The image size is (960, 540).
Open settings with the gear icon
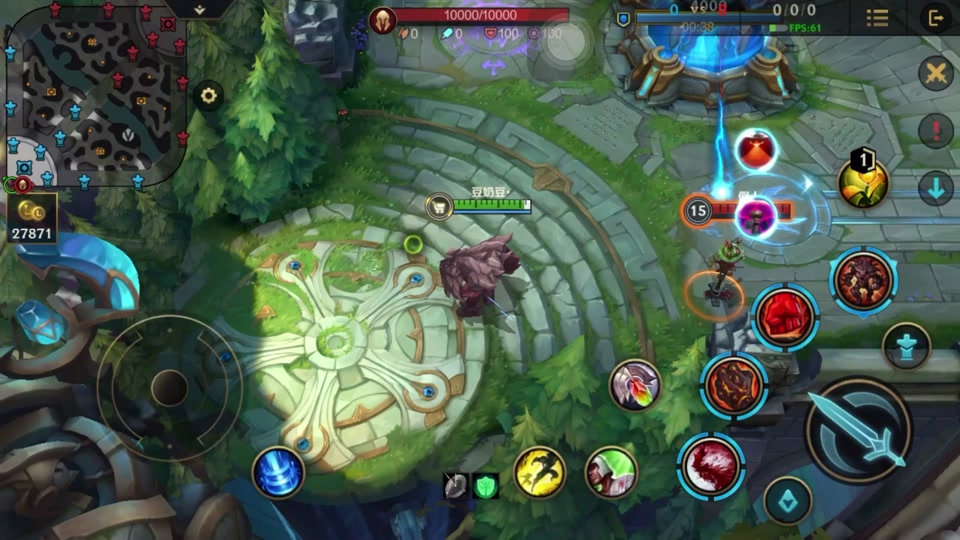tap(208, 96)
